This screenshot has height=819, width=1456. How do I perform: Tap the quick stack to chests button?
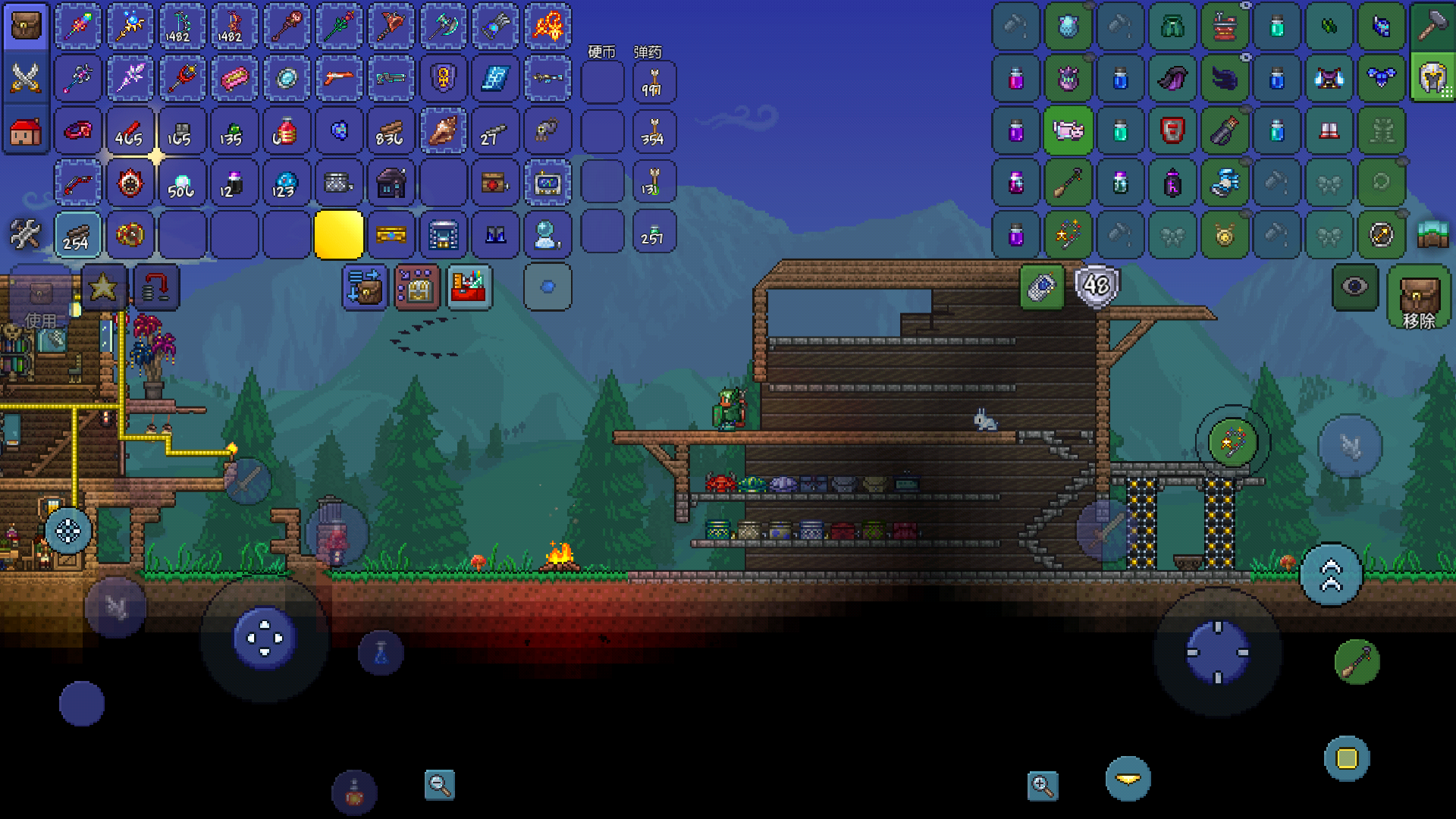tap(365, 287)
